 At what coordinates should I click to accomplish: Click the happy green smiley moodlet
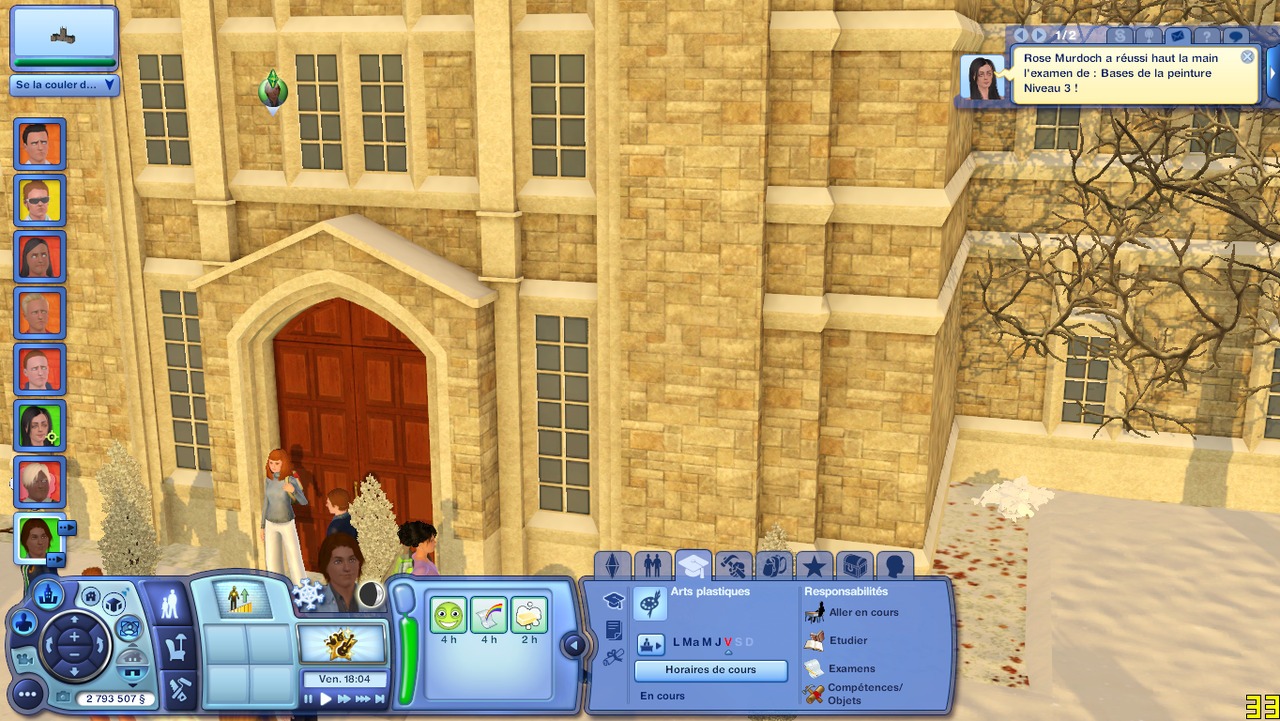(448, 615)
